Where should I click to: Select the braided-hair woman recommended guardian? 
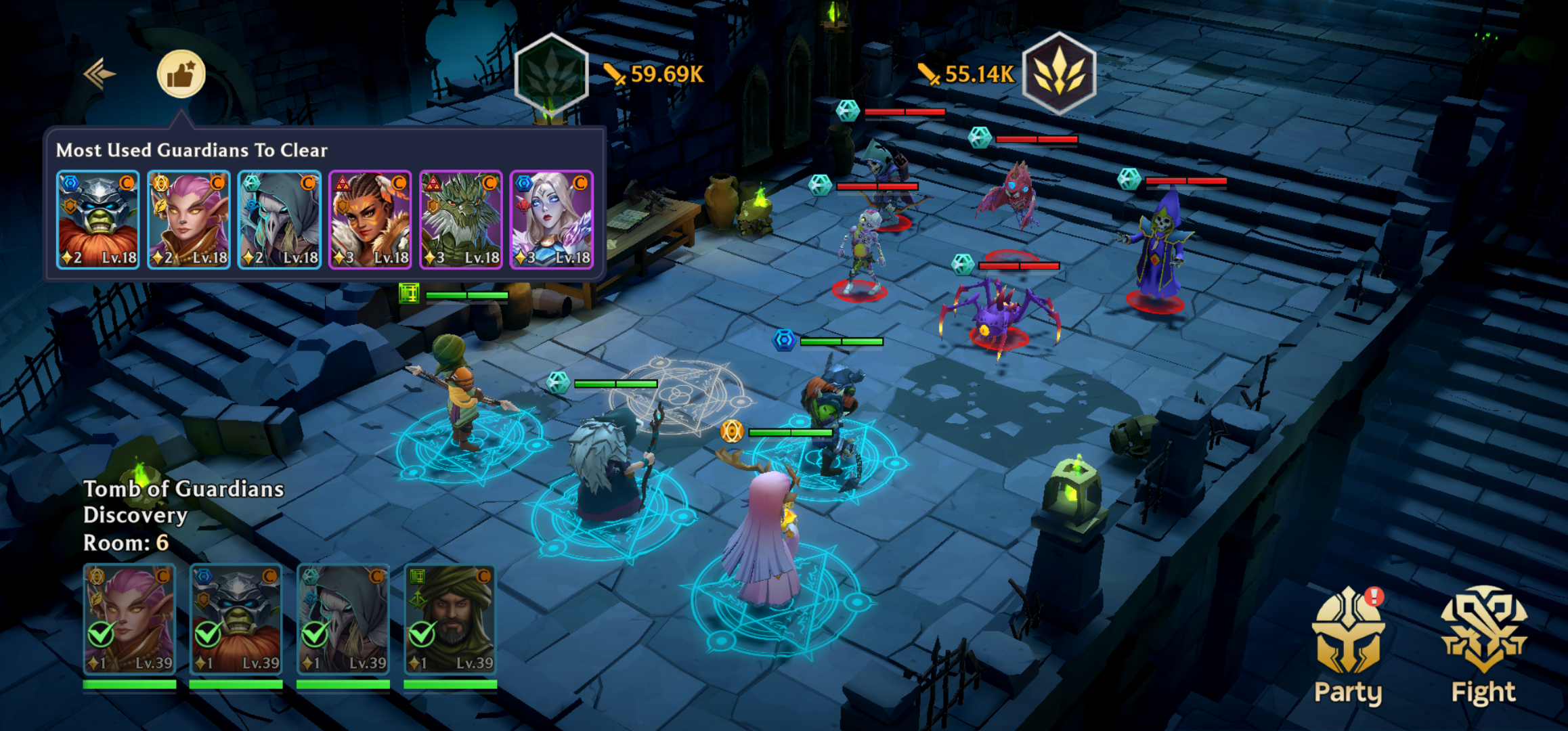point(370,220)
